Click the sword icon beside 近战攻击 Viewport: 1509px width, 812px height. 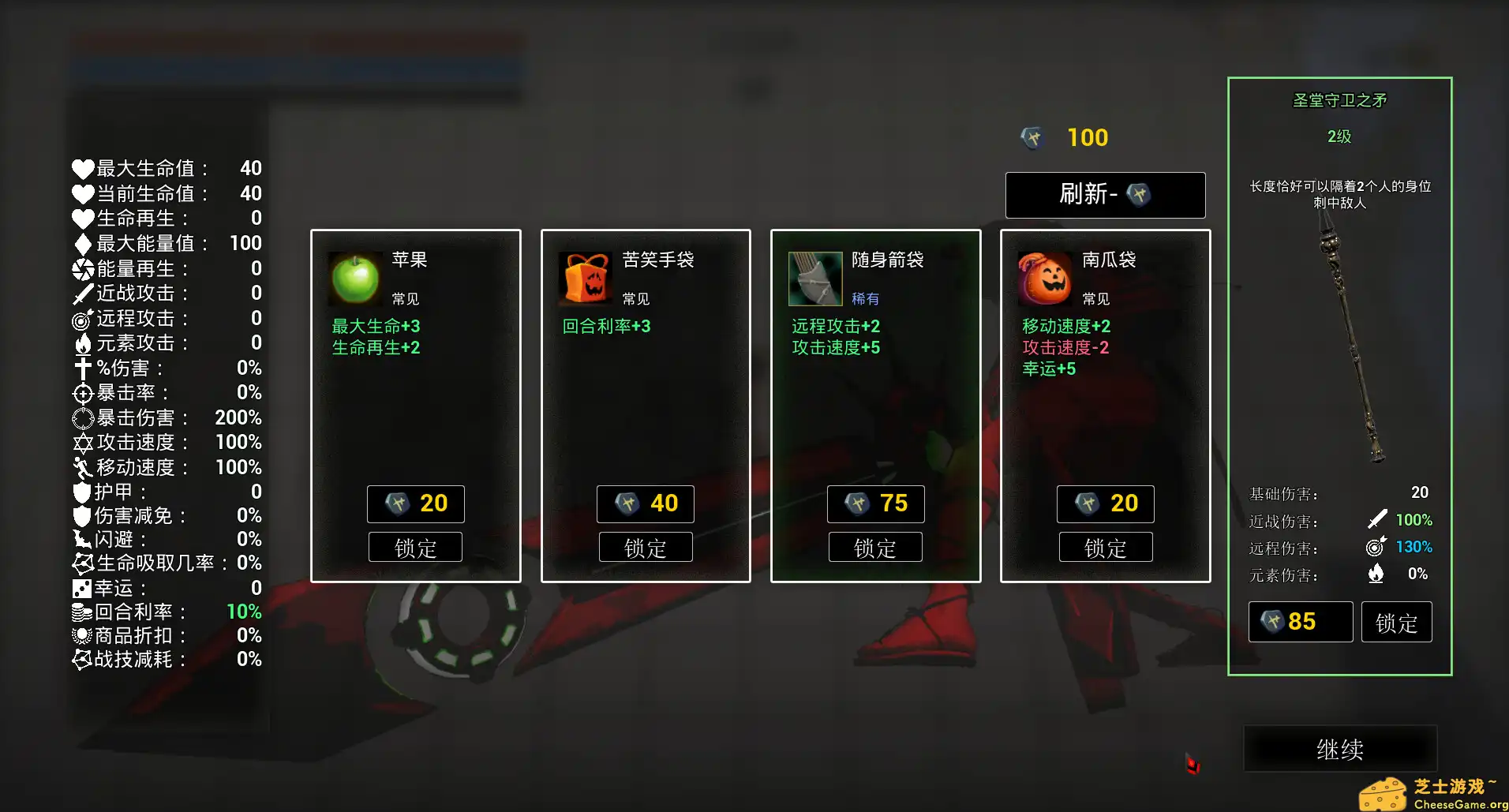(81, 294)
